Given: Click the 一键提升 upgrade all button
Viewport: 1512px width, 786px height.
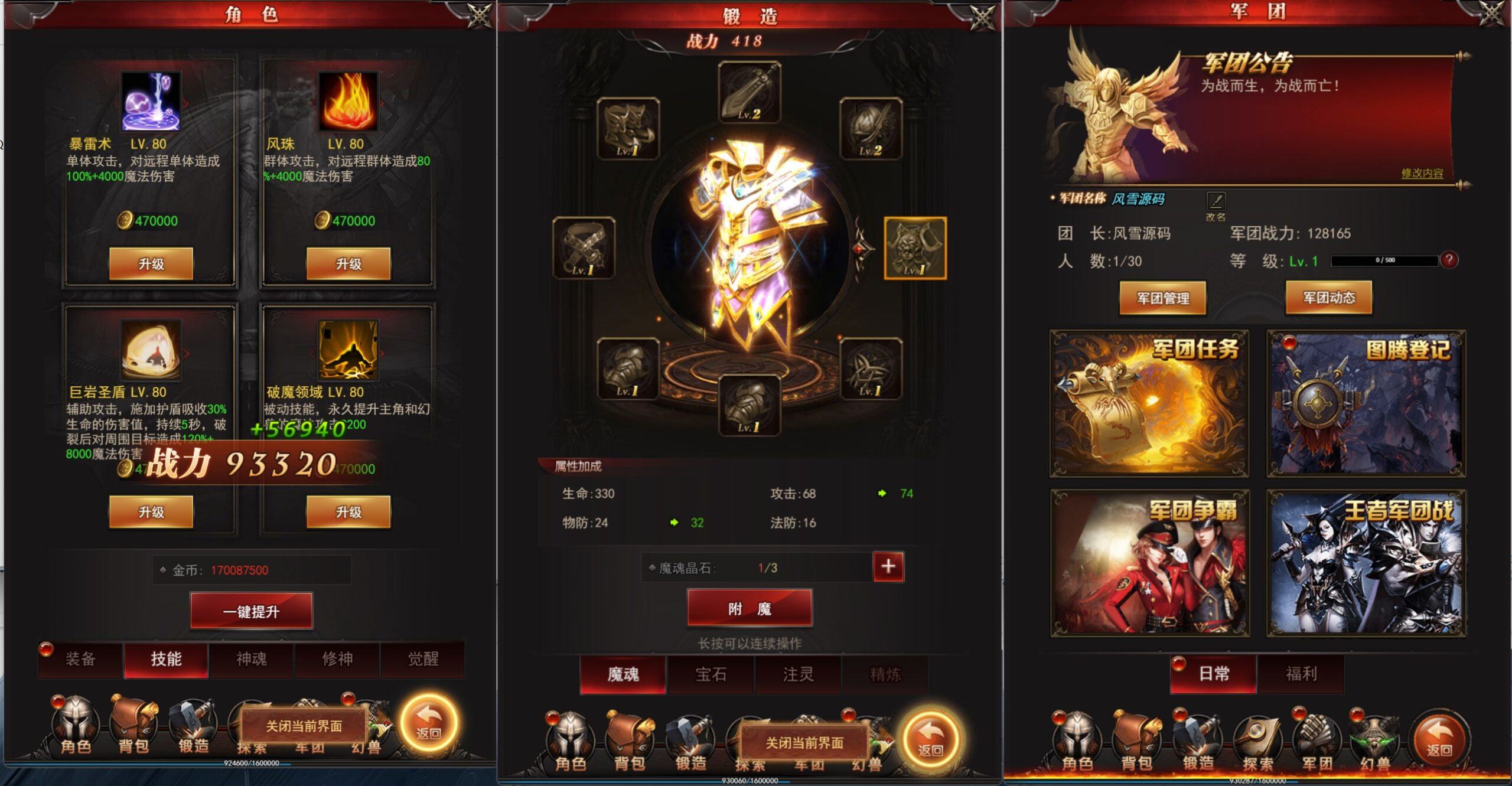Looking at the screenshot, I should (250, 611).
